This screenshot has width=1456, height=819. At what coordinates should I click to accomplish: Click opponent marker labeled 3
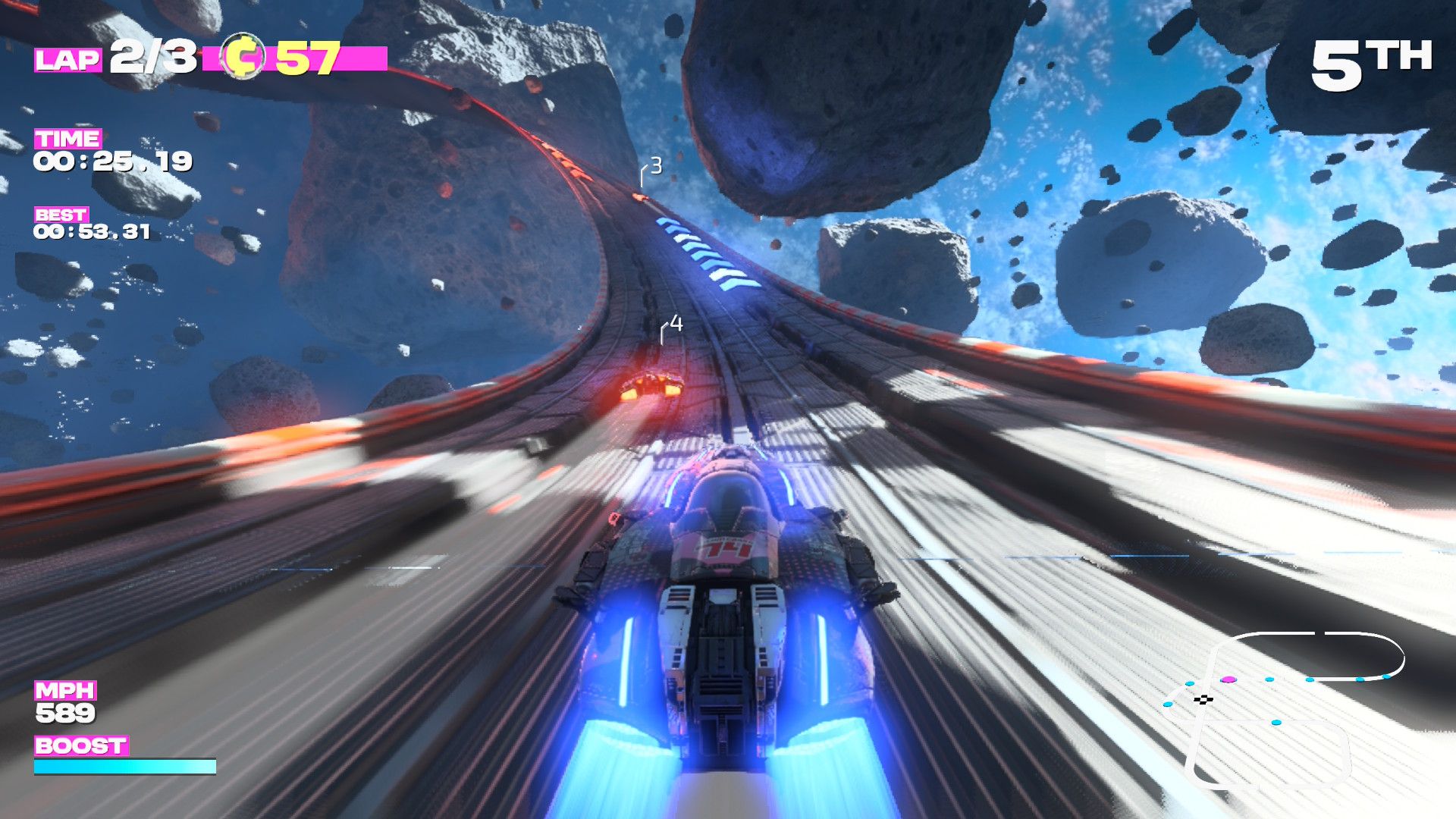tap(655, 166)
